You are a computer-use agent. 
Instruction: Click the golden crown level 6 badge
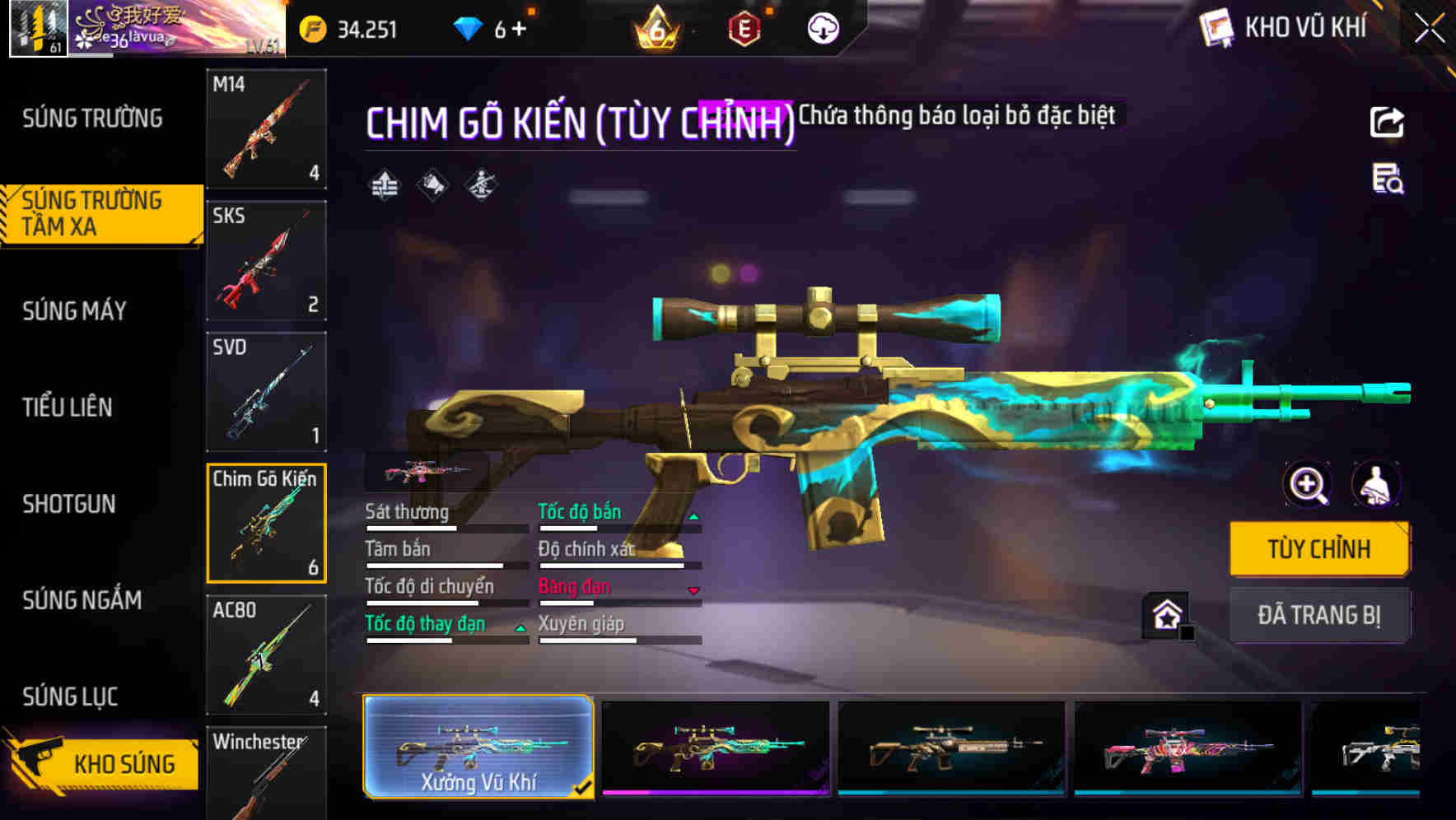[x=655, y=27]
